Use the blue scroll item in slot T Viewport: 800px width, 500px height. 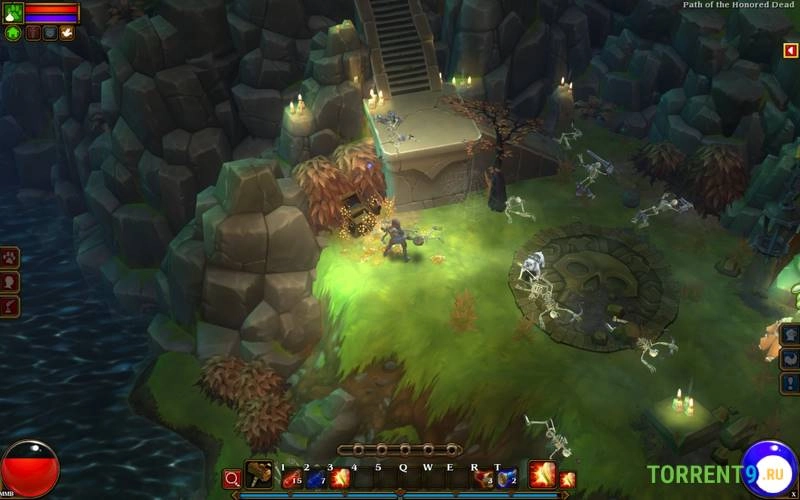(507, 479)
